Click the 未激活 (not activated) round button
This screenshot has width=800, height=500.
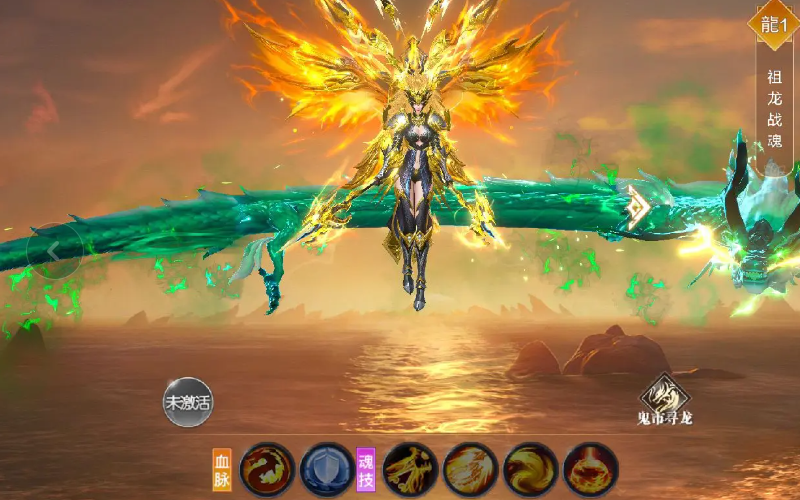tap(188, 403)
